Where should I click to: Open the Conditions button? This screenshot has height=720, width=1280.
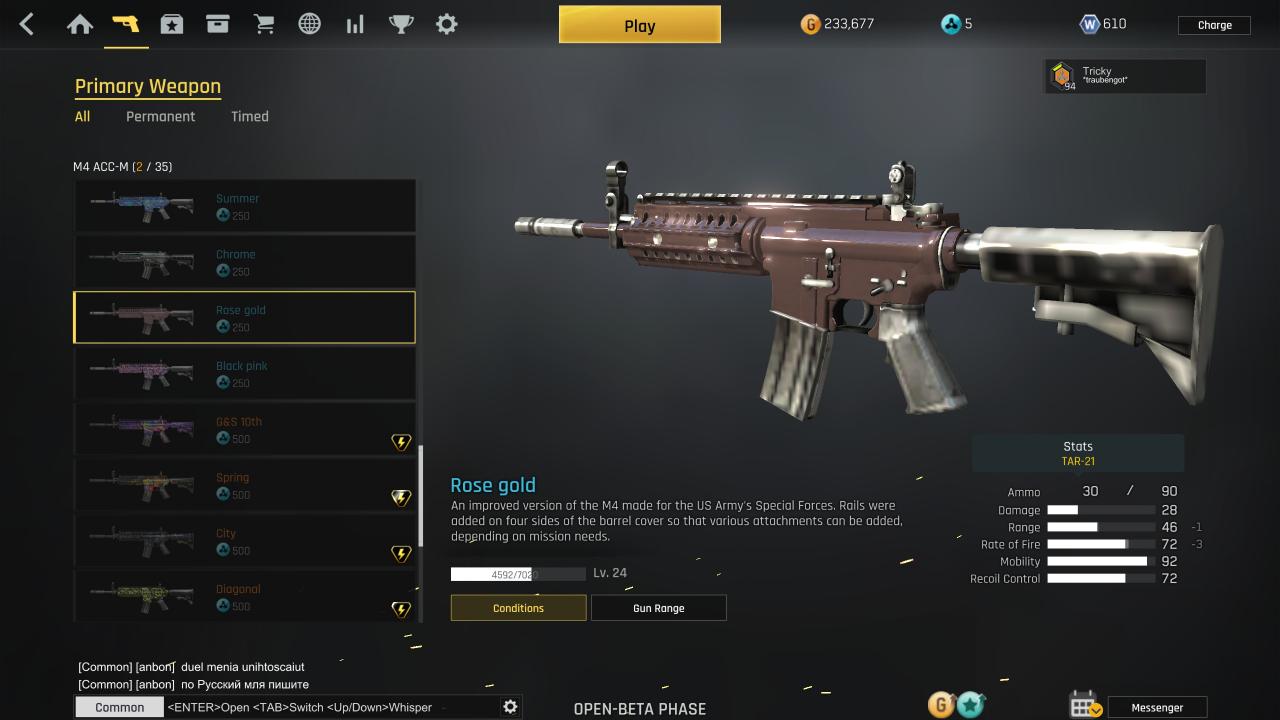pos(518,608)
